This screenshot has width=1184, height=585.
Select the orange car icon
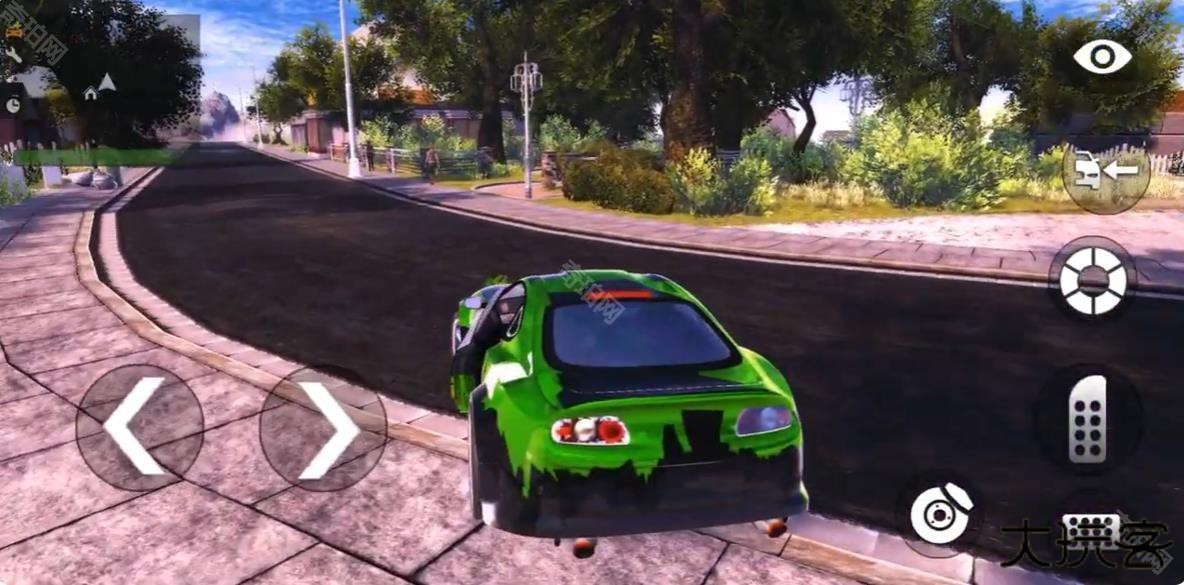14,30
